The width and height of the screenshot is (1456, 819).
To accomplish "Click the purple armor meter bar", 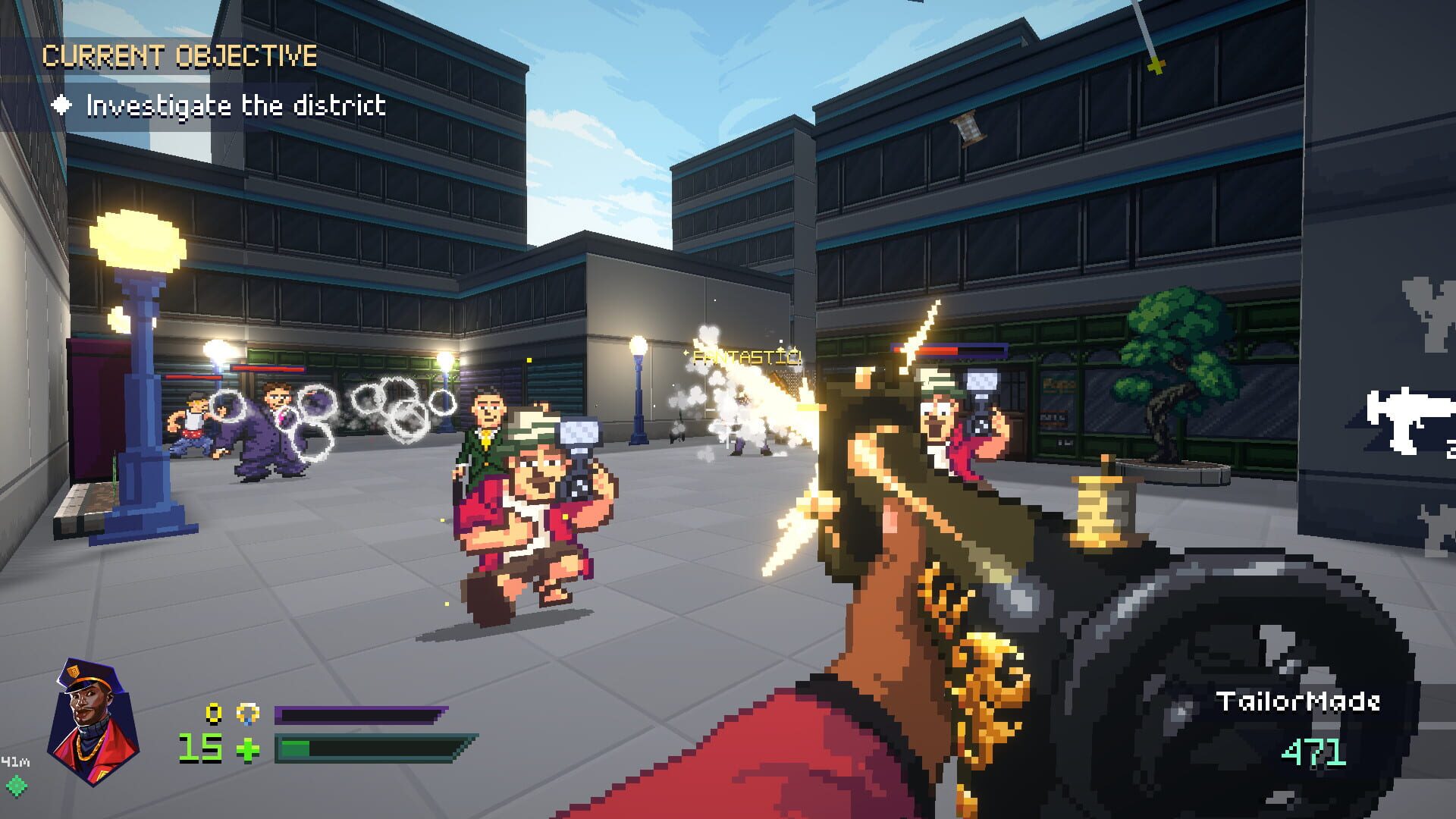I will (x=356, y=714).
